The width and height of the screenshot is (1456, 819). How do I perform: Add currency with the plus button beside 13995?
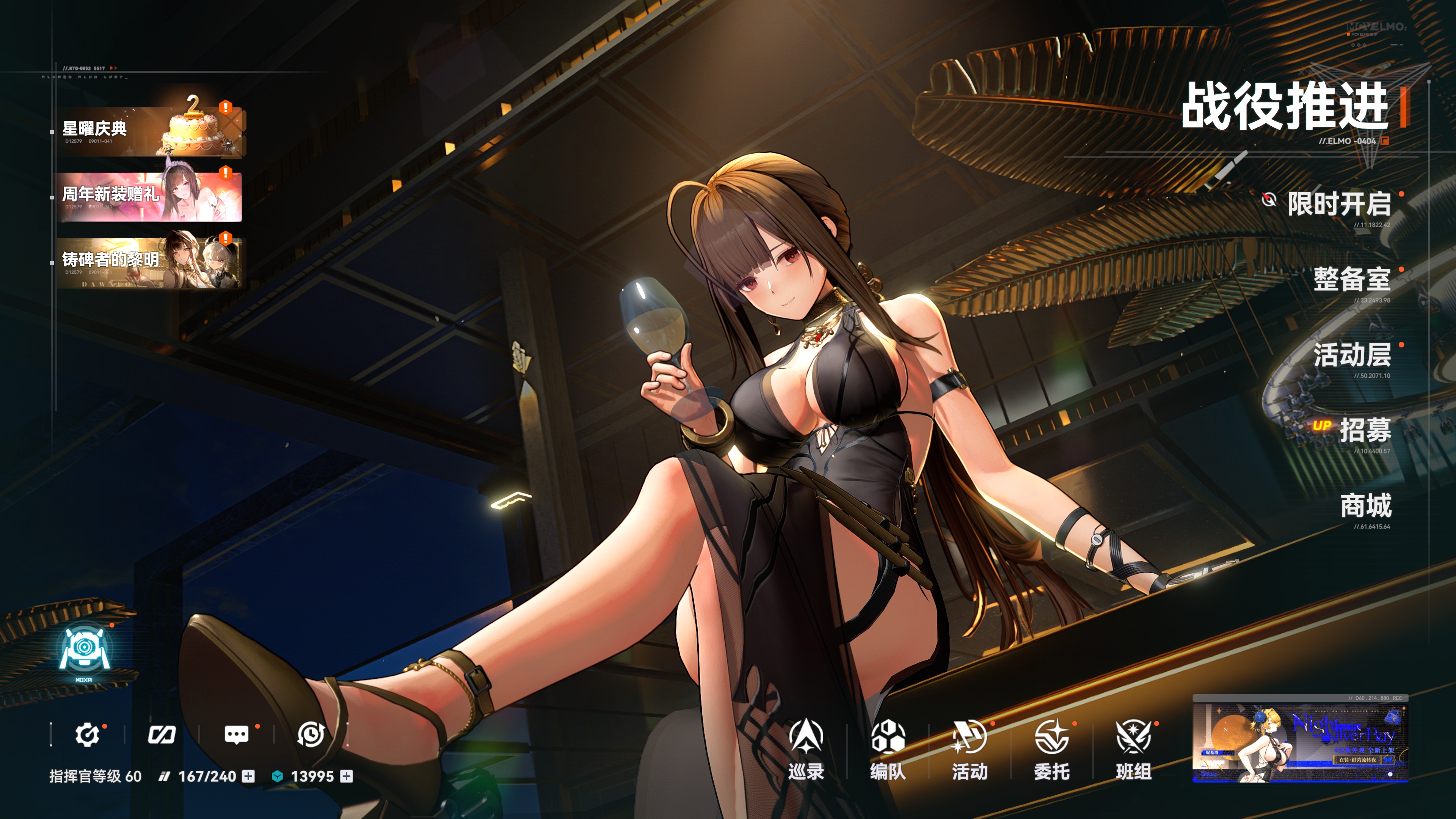[x=347, y=777]
